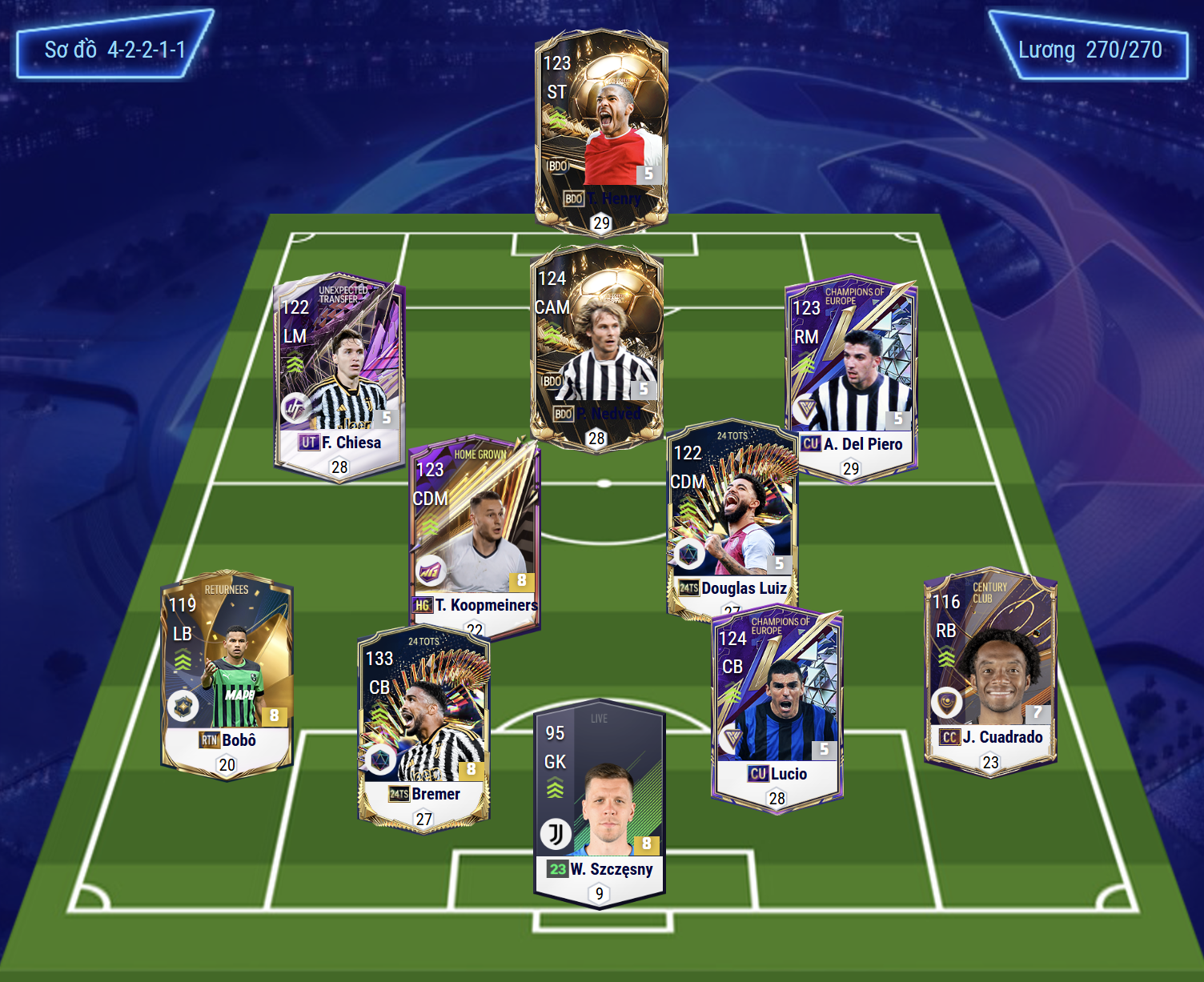Select the T. Henry striker card
Viewport: 1204px width, 982px height.
pos(601,132)
